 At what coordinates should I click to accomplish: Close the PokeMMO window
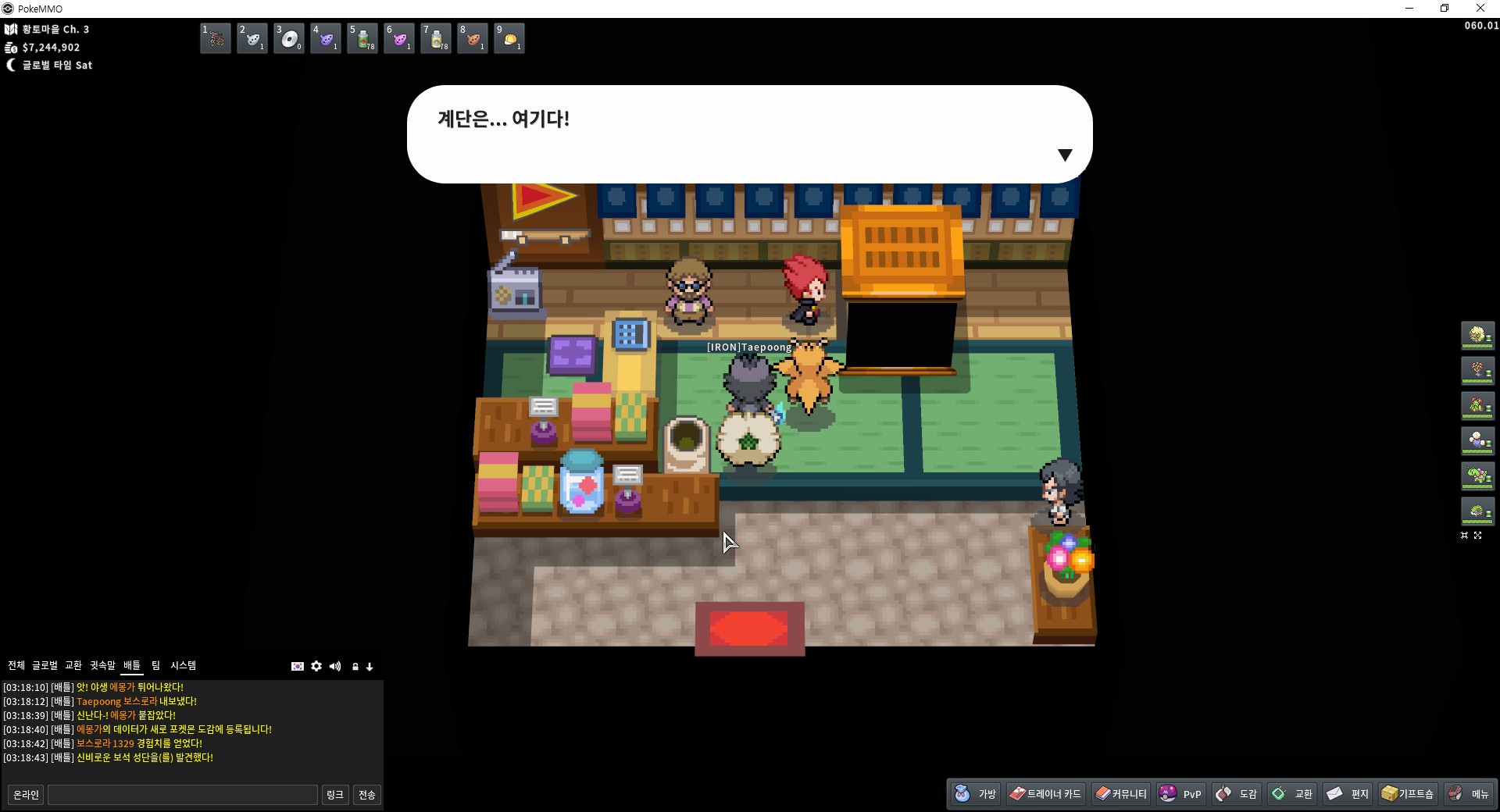click(x=1480, y=9)
